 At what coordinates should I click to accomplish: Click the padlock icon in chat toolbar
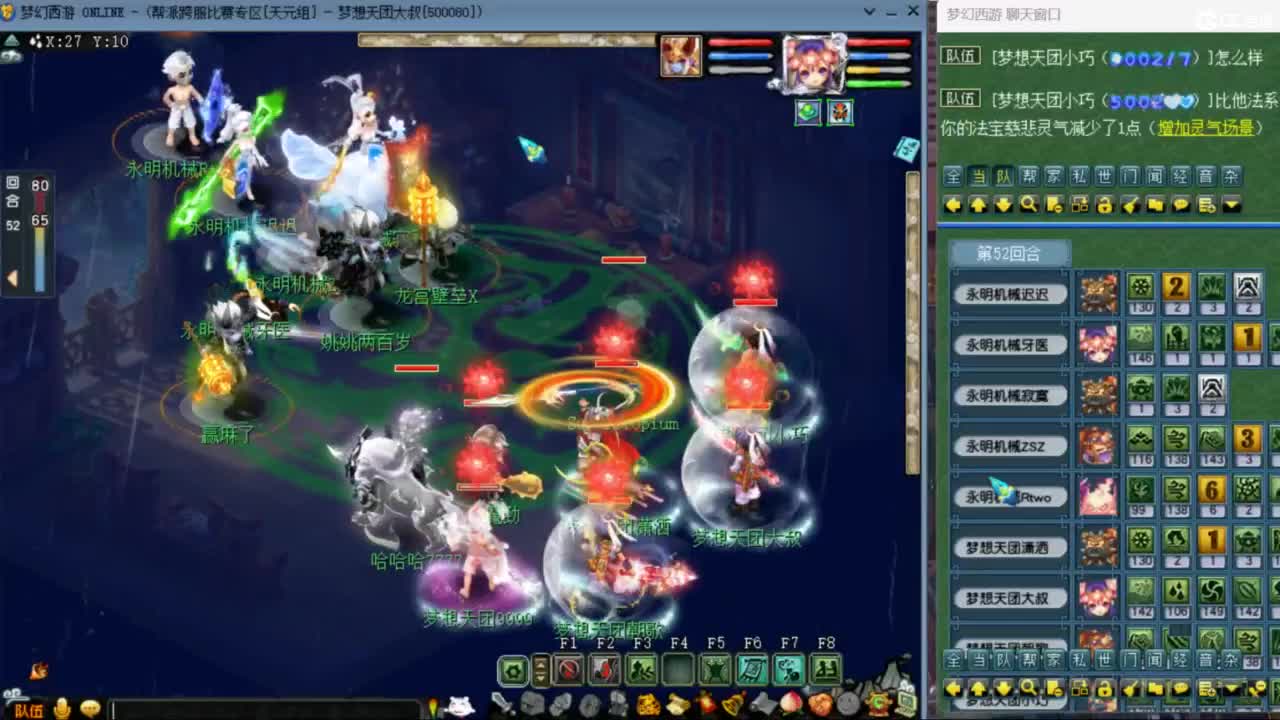[1103, 204]
